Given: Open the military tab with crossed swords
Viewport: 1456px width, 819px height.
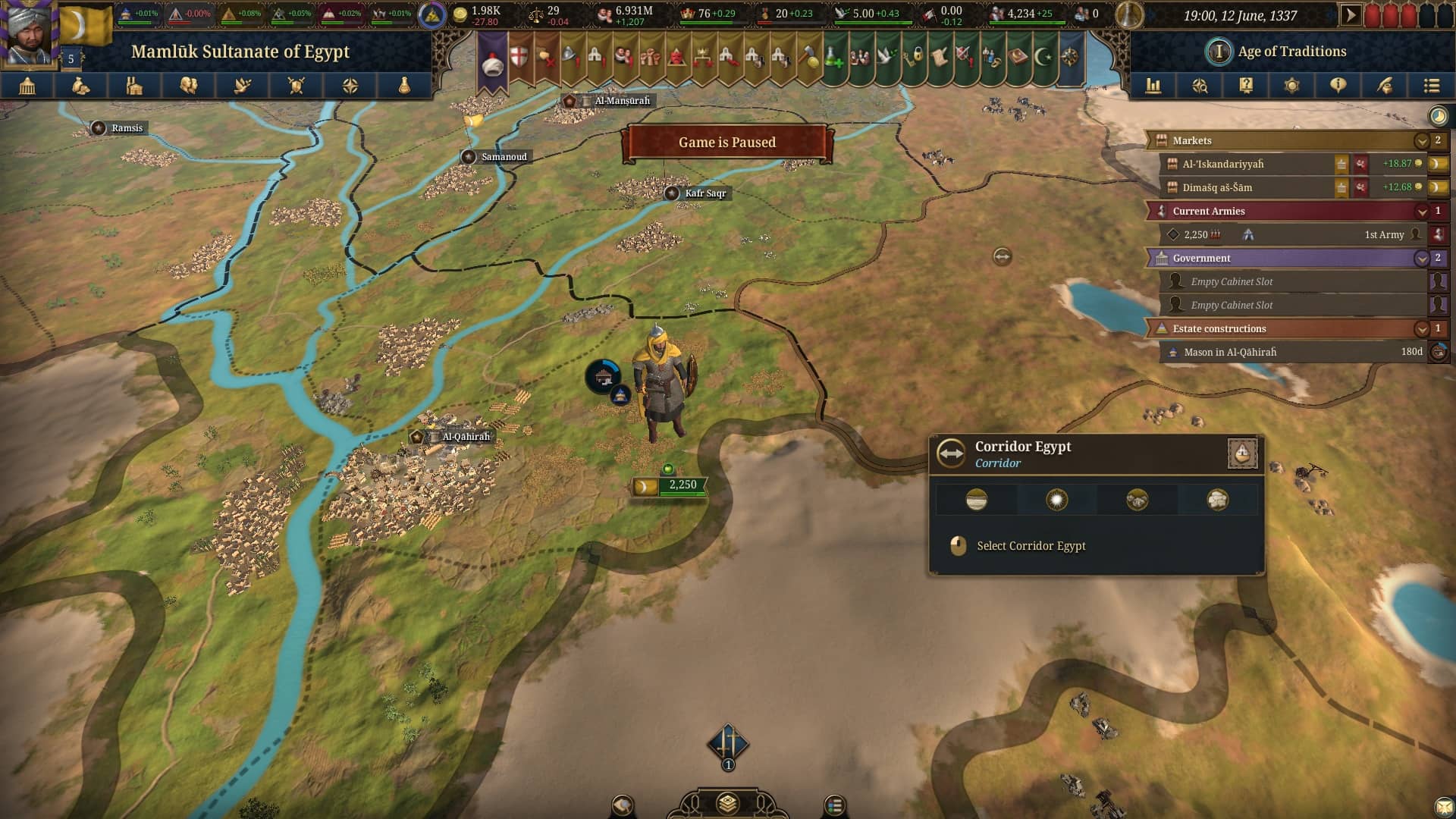Looking at the screenshot, I should point(297,86).
